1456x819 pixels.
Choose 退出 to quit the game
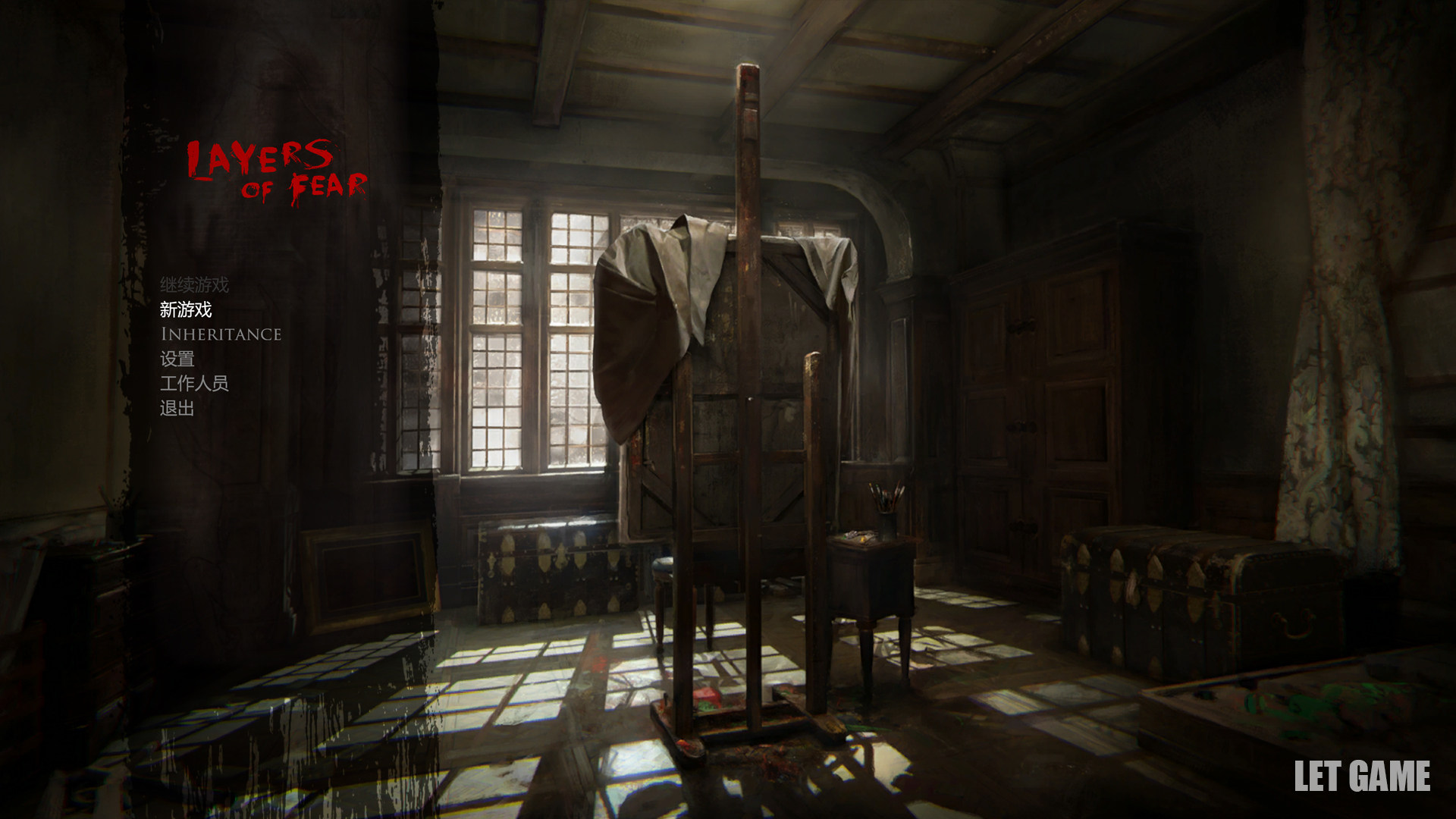177,409
